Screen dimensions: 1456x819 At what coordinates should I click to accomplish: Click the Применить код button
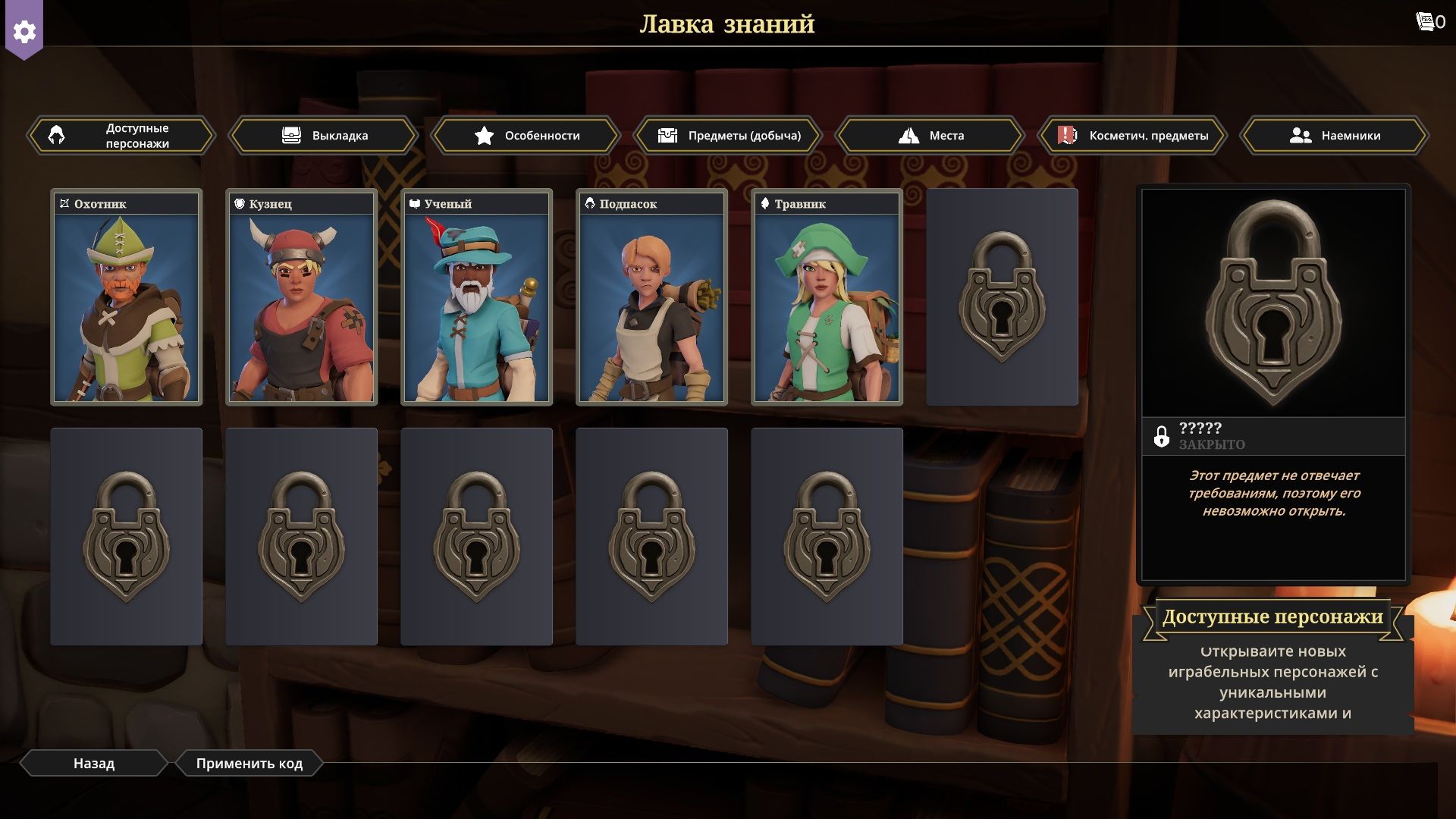[x=249, y=764]
